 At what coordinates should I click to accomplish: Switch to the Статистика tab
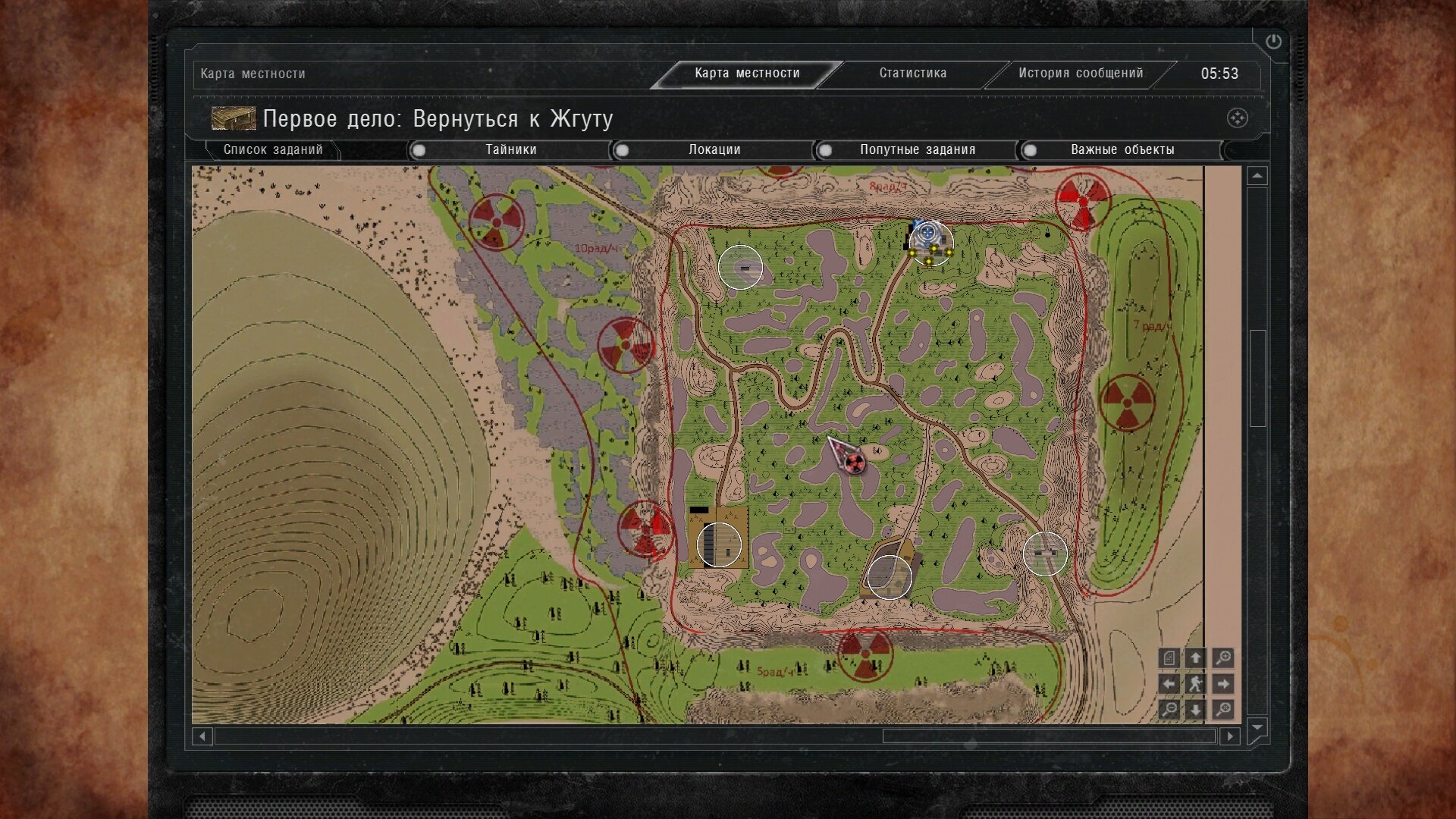tap(912, 74)
